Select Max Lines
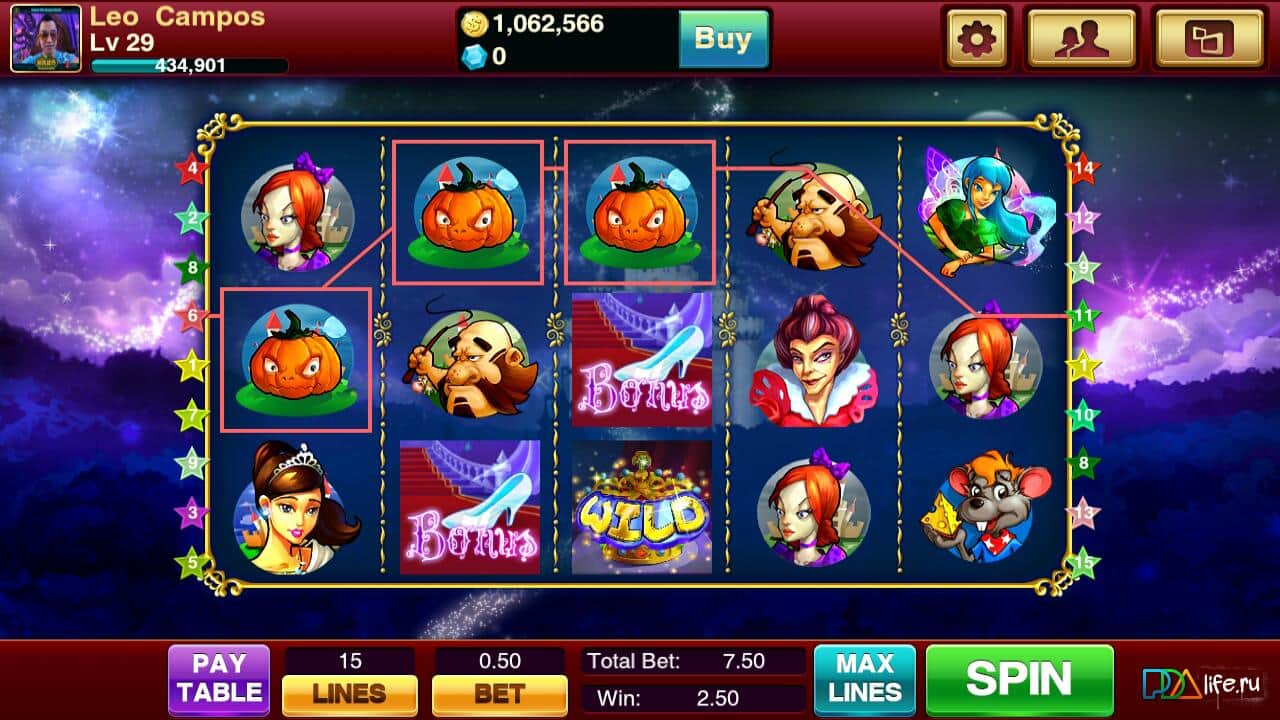 (x=864, y=680)
